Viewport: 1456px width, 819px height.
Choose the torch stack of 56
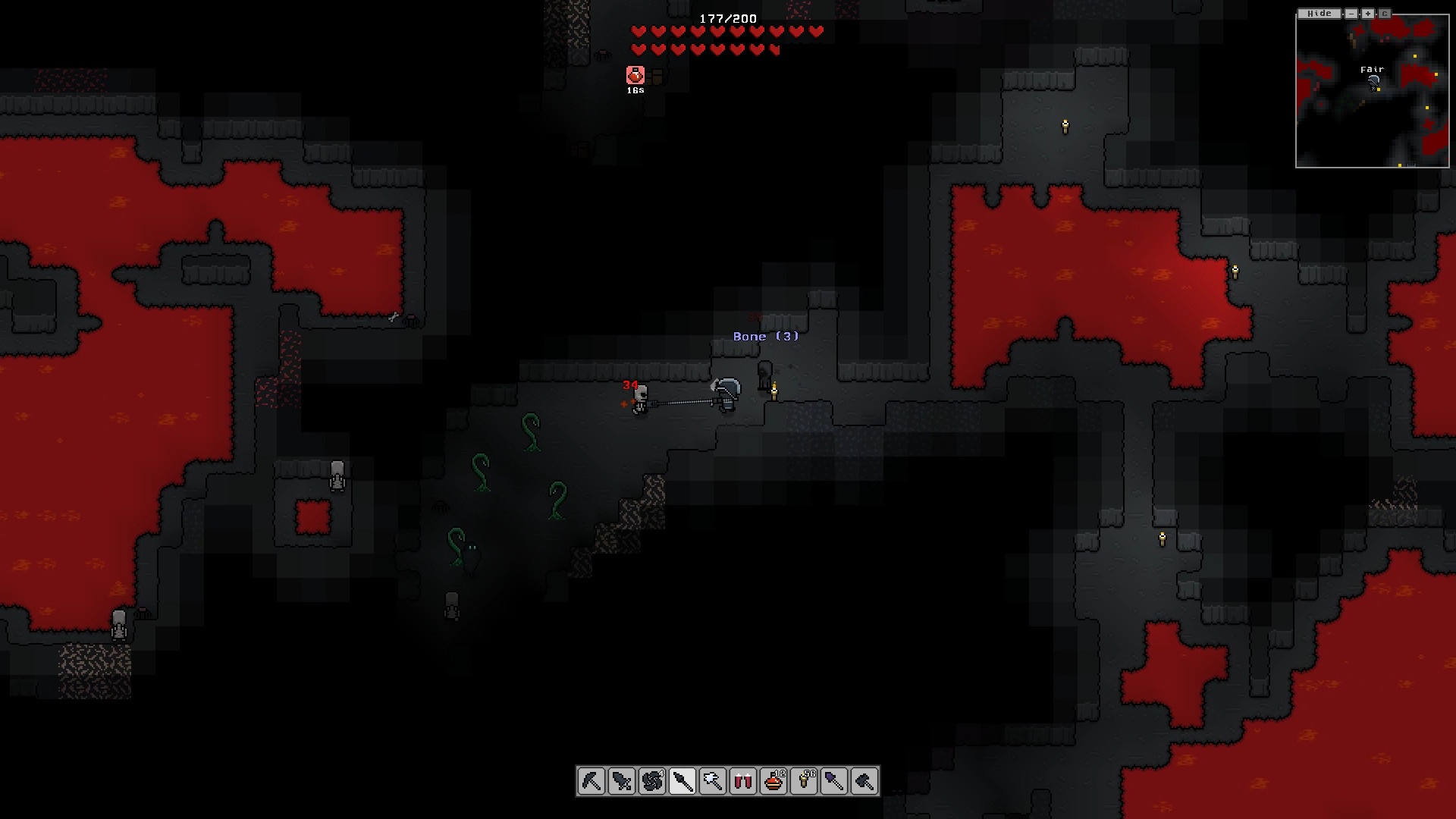click(804, 781)
